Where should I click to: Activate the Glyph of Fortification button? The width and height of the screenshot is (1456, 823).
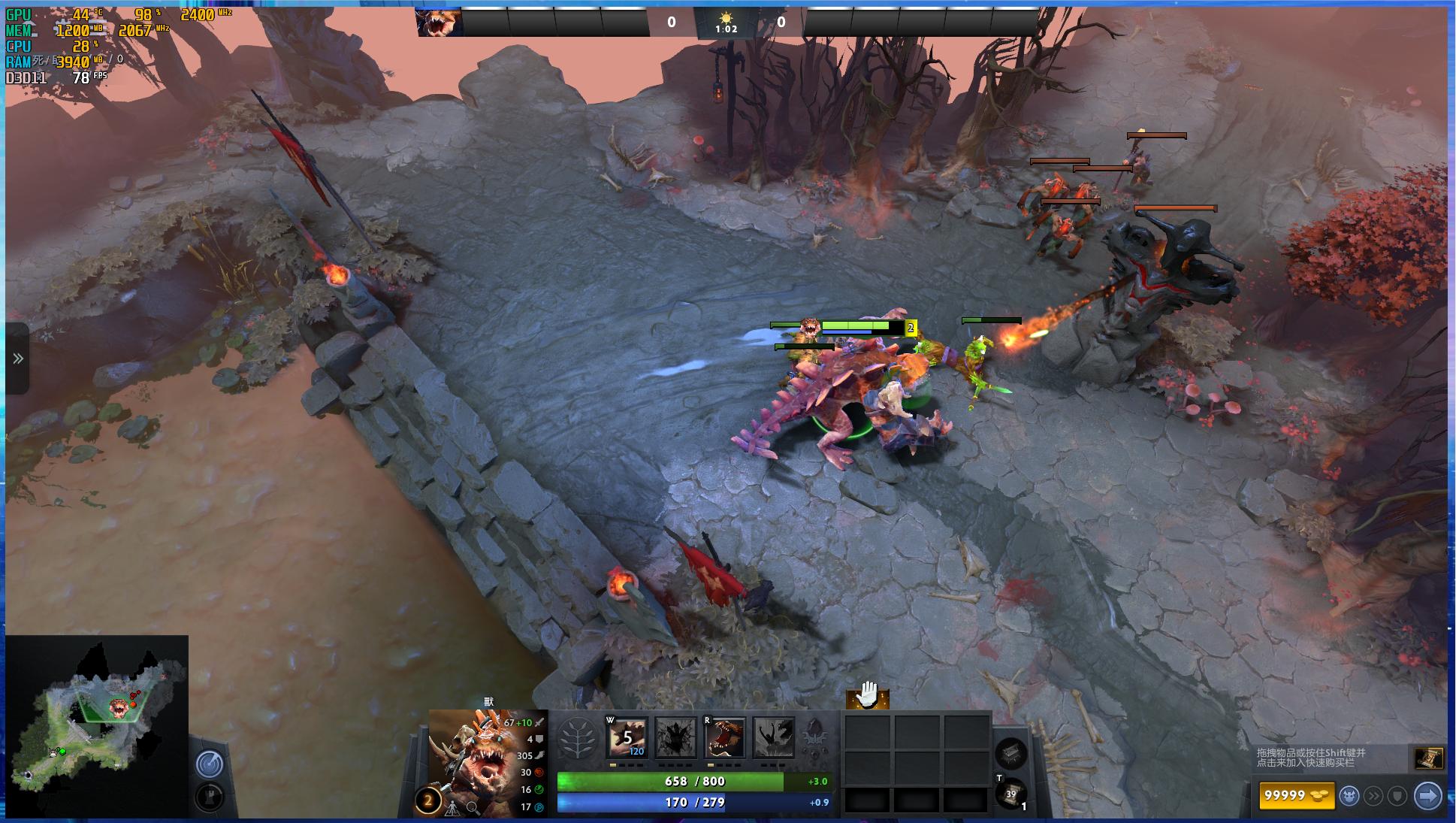click(x=209, y=797)
